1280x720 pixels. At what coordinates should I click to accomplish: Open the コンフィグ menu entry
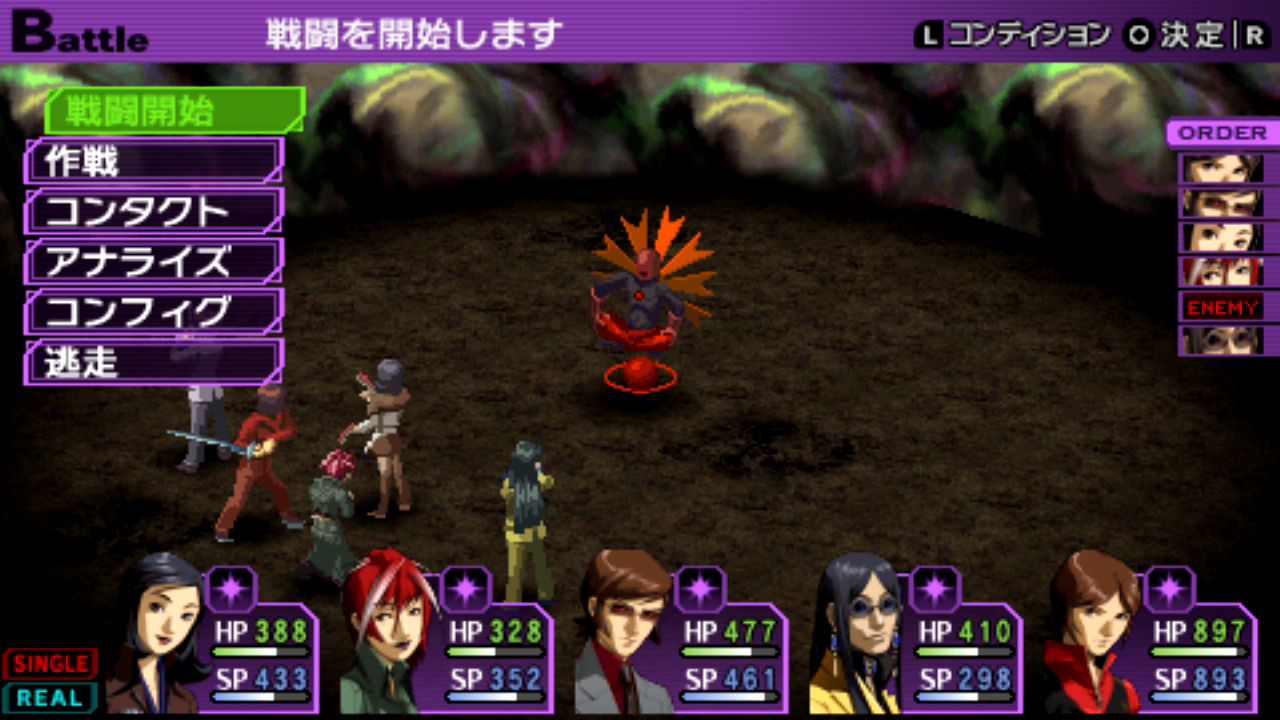pos(153,312)
